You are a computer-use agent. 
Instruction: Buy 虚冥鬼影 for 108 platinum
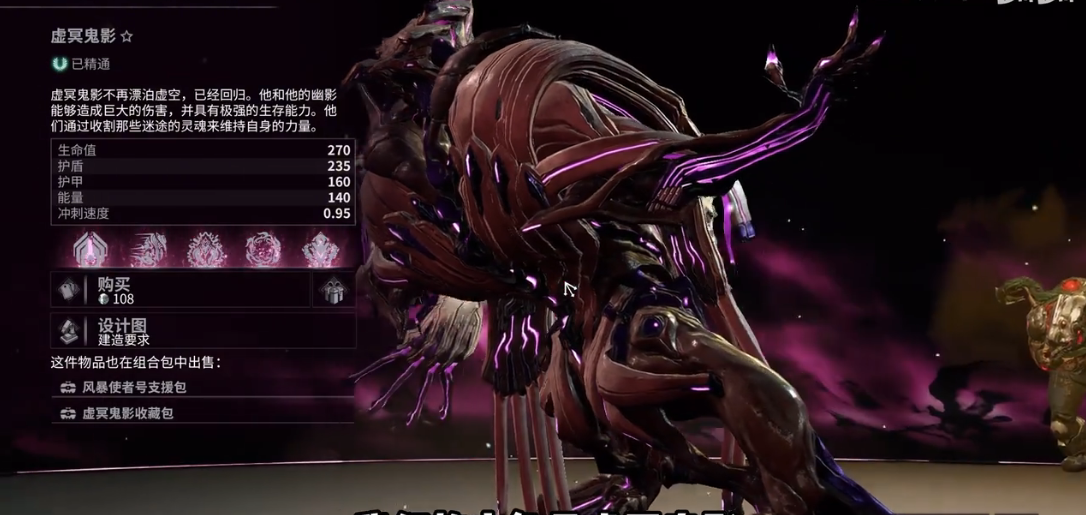pyautogui.click(x=180, y=290)
